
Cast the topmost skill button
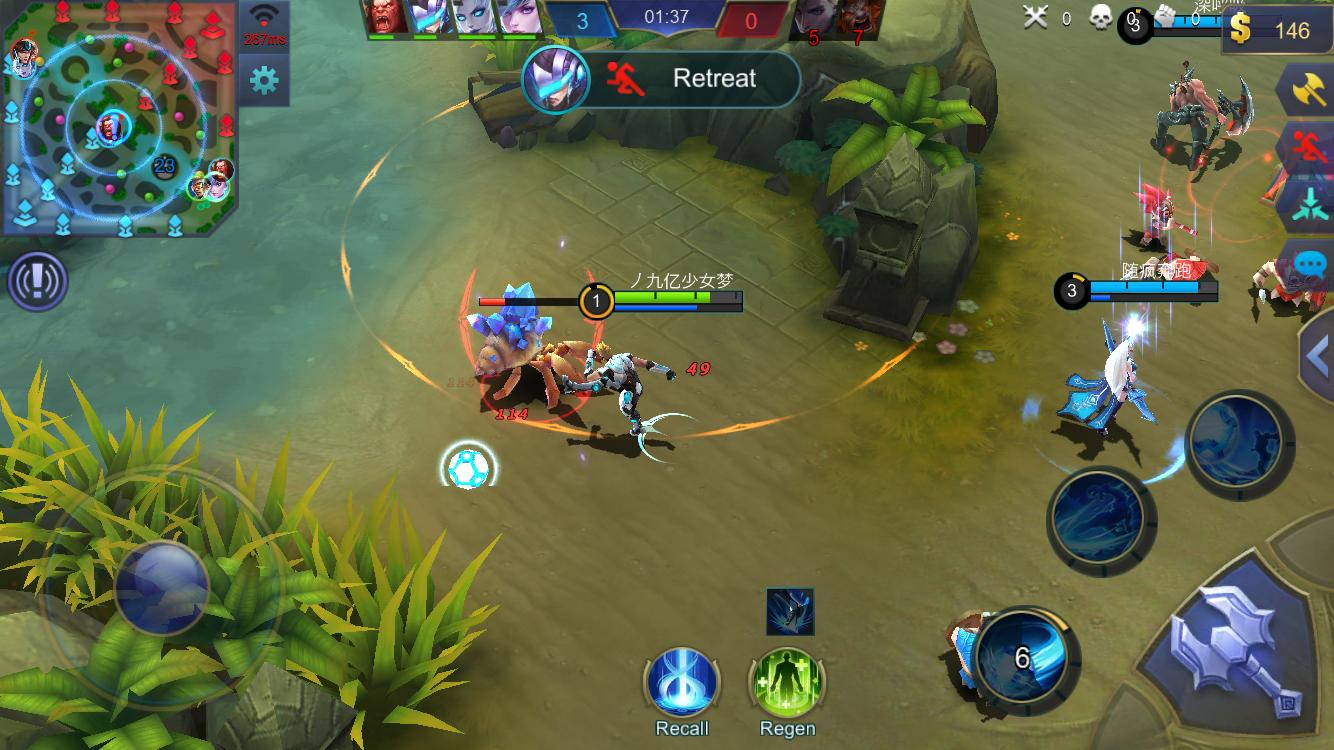(1239, 442)
